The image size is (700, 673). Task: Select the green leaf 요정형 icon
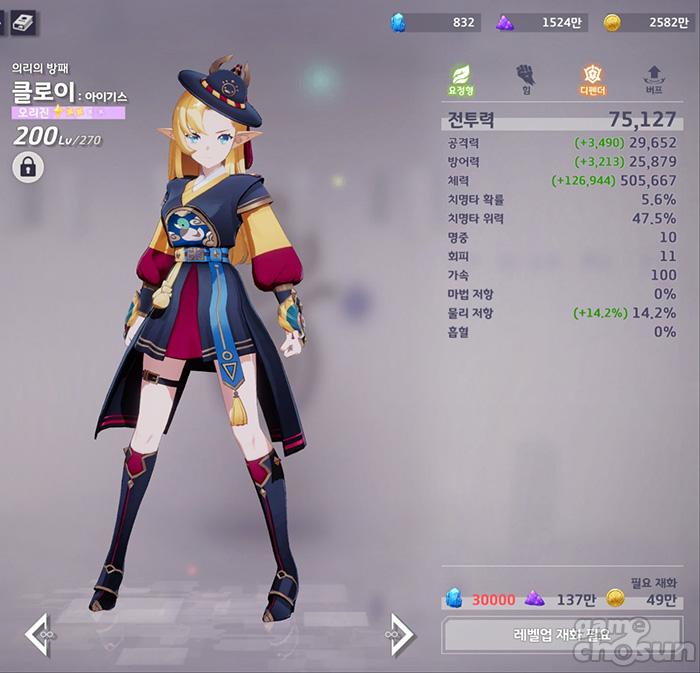click(x=461, y=78)
